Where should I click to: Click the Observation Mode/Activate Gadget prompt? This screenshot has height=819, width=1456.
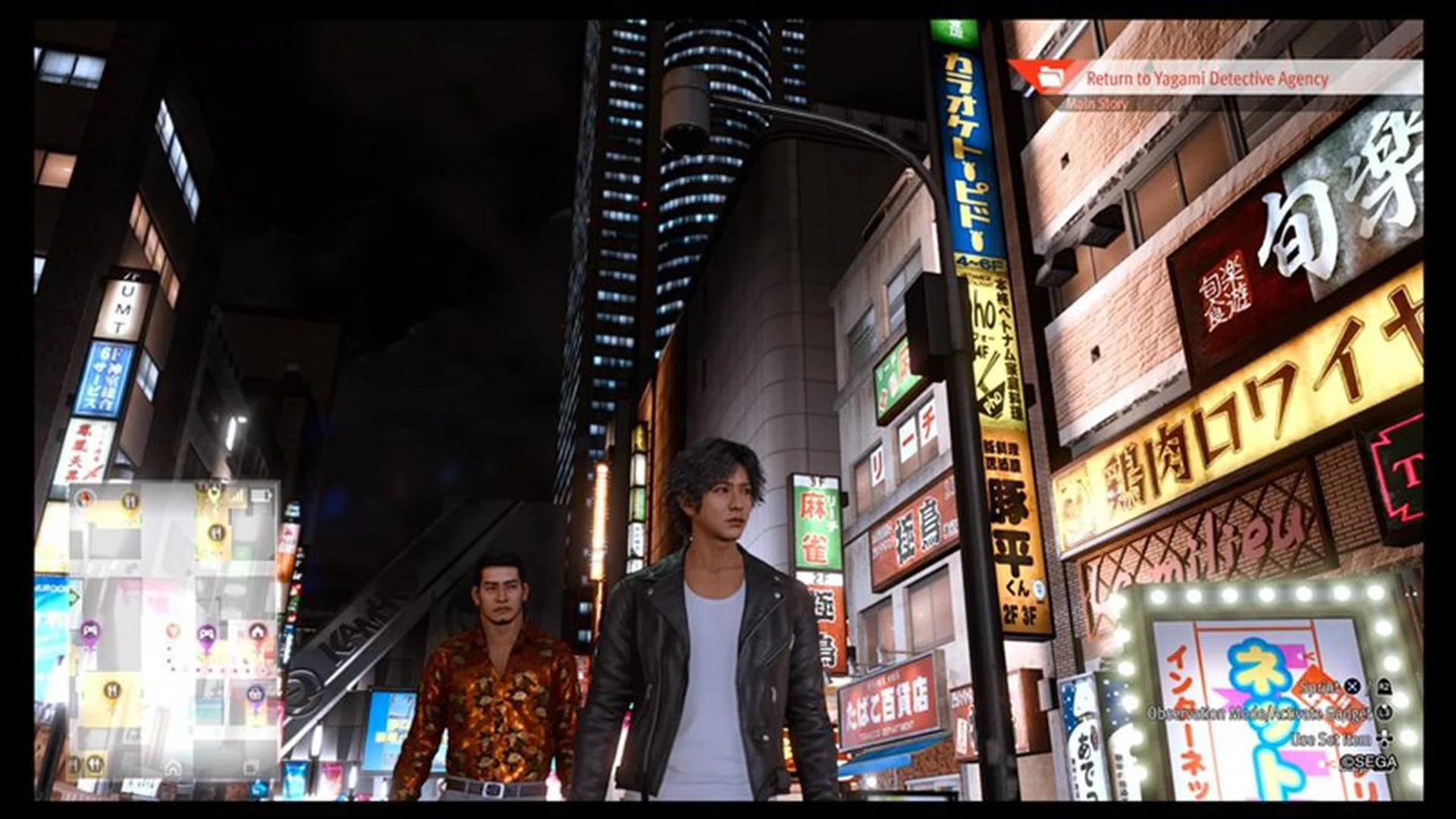[1260, 714]
